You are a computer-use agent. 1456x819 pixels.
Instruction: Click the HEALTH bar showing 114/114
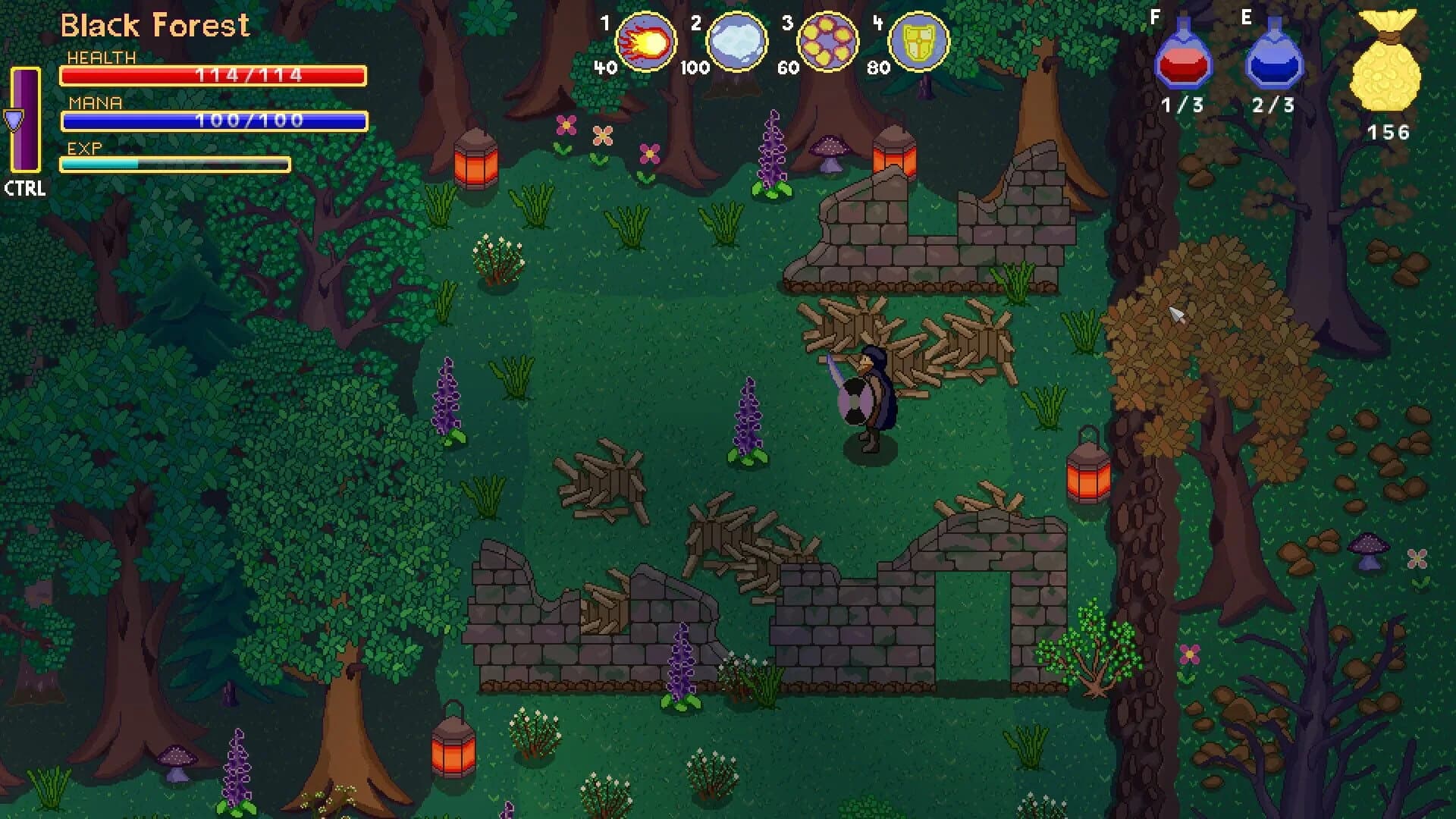click(x=212, y=74)
